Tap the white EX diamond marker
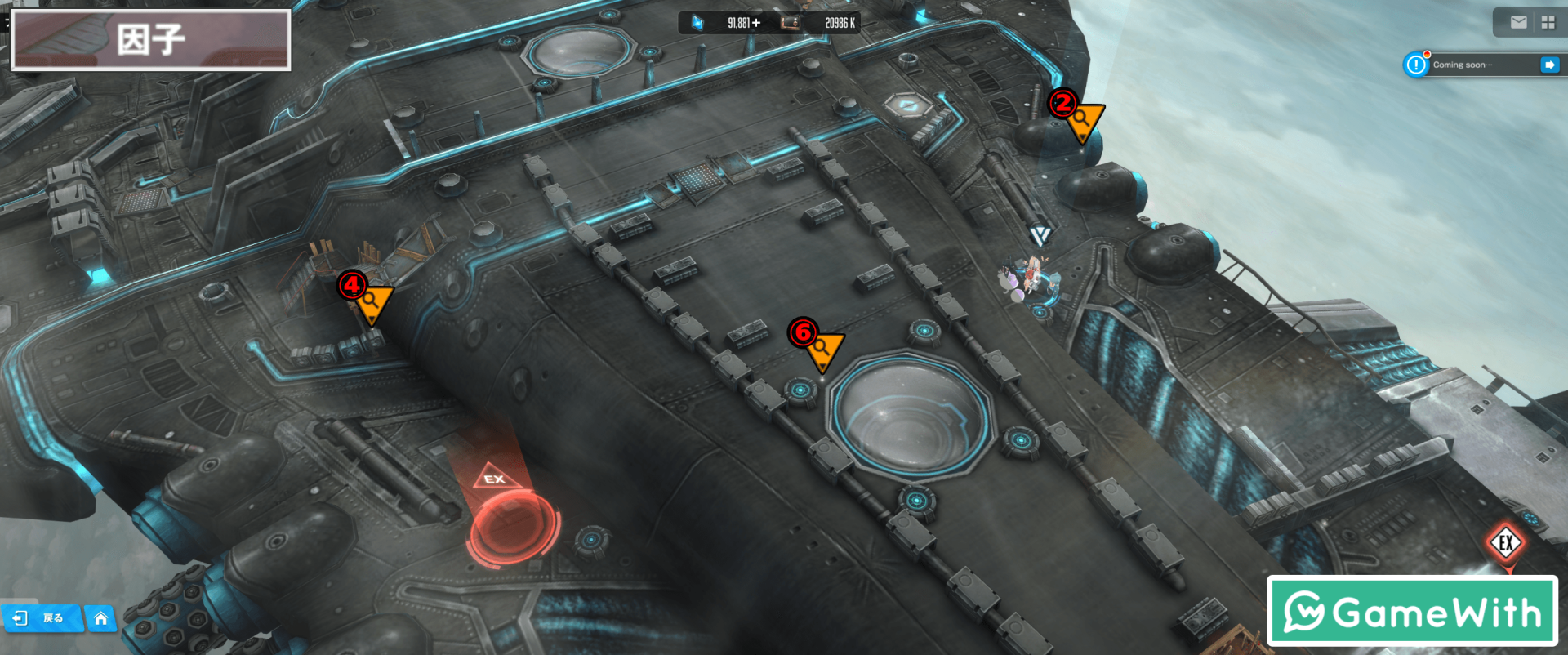This screenshot has height=655, width=1568. tap(1506, 542)
